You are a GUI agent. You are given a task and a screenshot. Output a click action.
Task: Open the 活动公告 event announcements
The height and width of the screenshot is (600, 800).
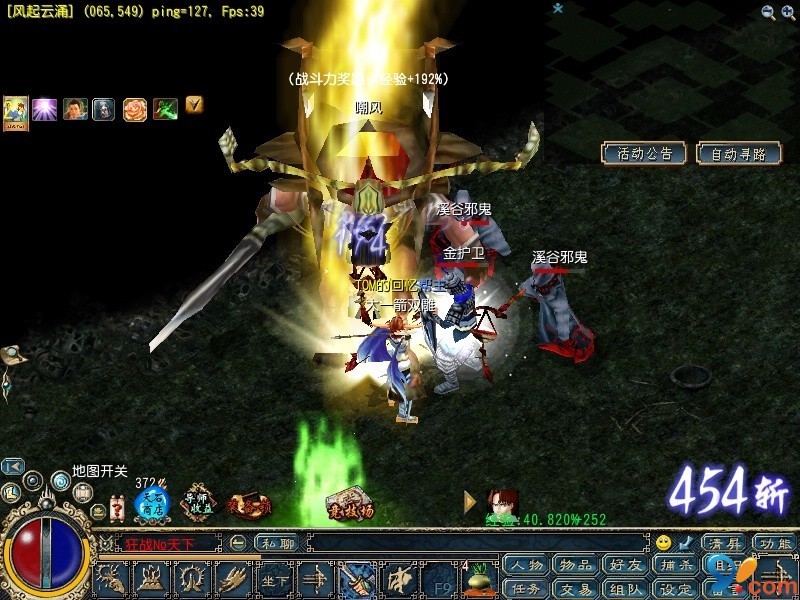click(x=643, y=153)
